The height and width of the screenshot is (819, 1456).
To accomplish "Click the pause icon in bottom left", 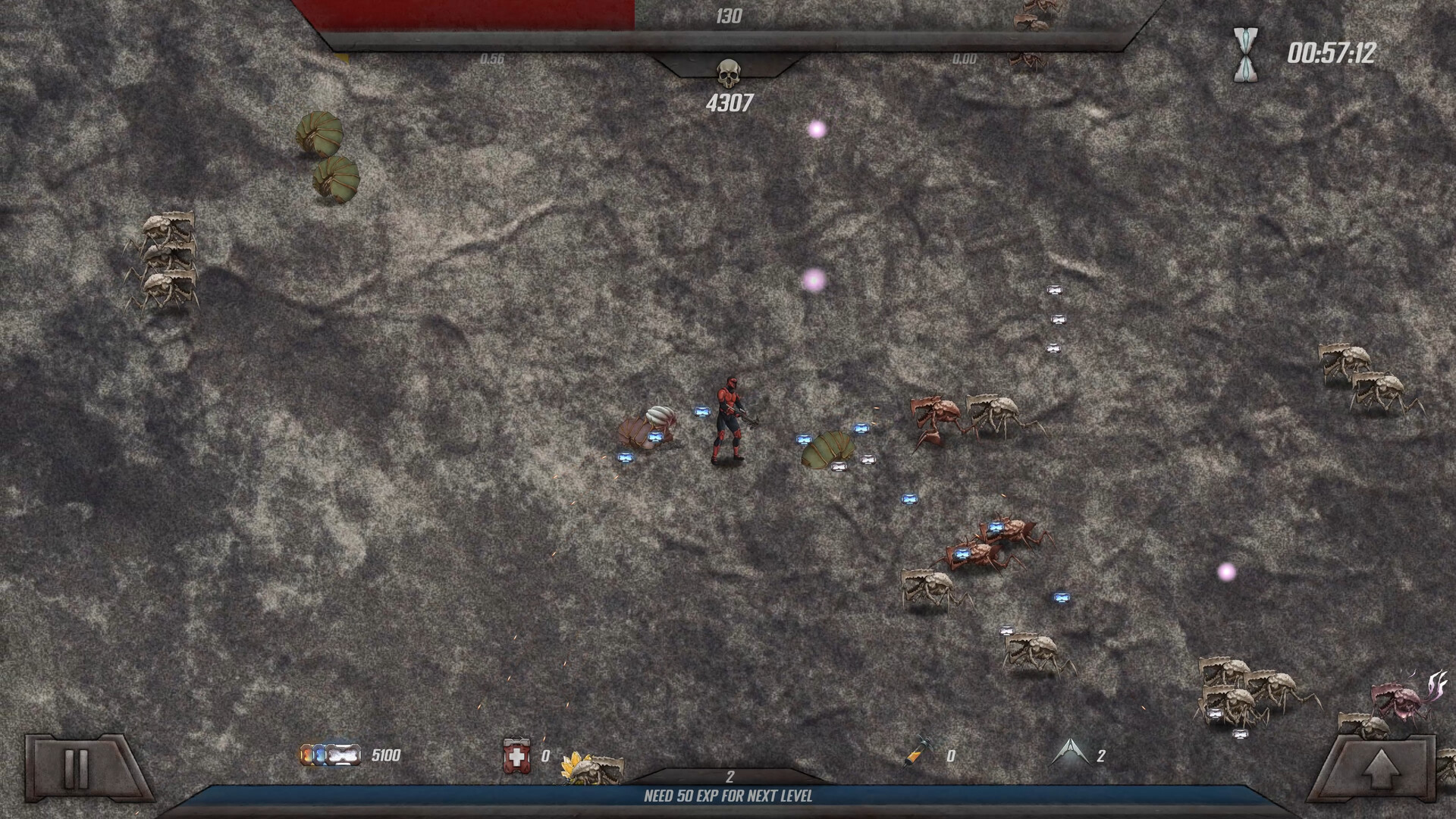I will 76,769.
